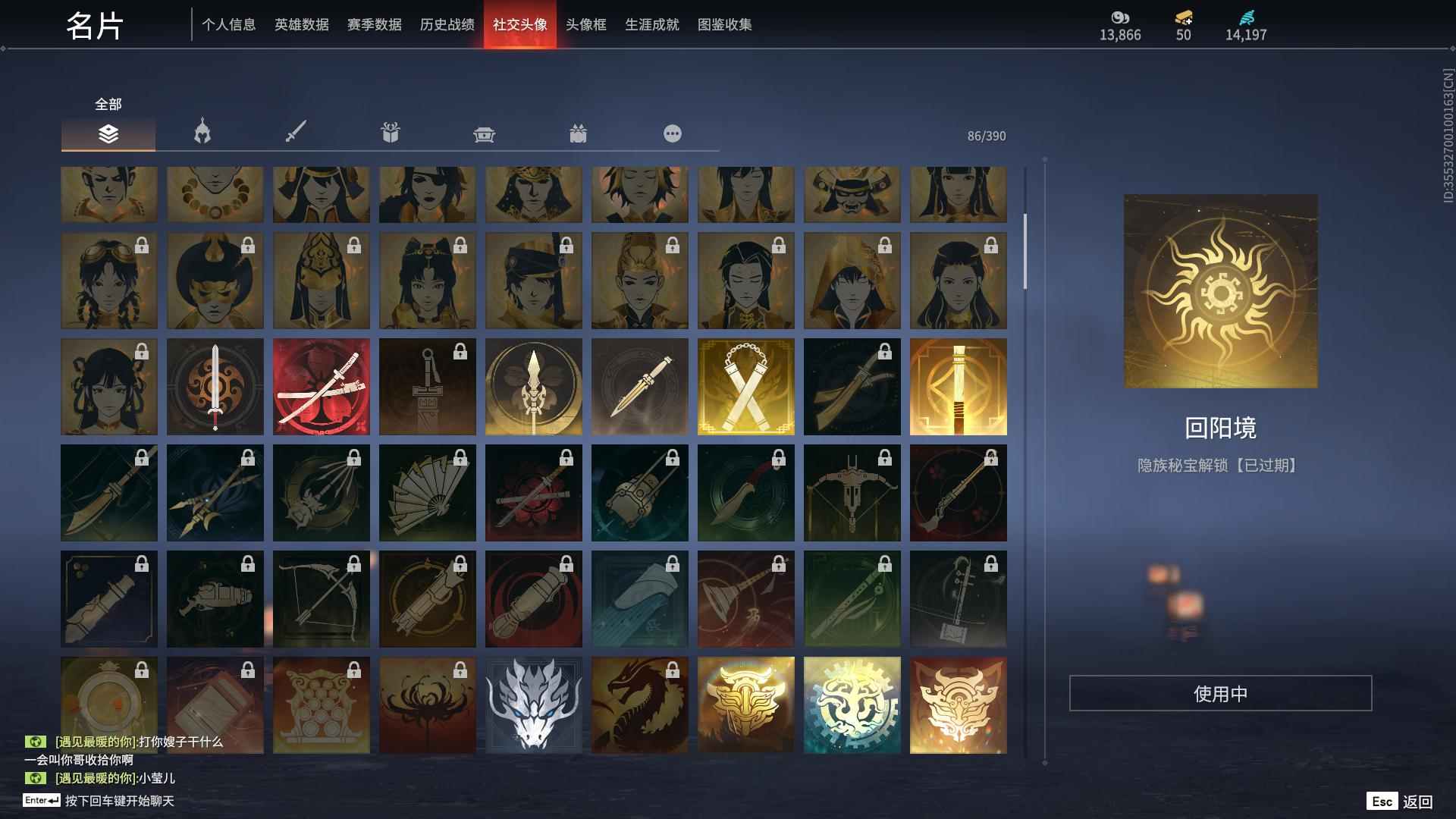Click the ellipsis miscellaneous avatar filter
The width and height of the screenshot is (1456, 819).
[x=672, y=133]
